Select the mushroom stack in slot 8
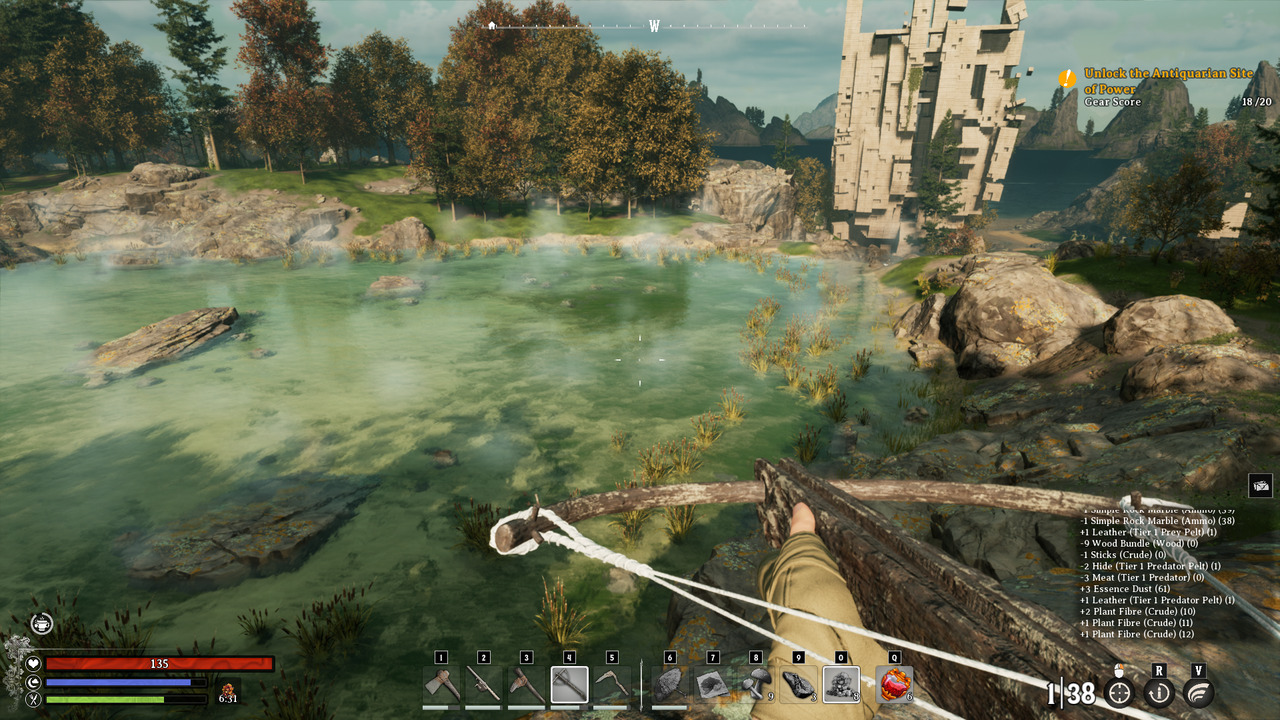 pos(756,685)
